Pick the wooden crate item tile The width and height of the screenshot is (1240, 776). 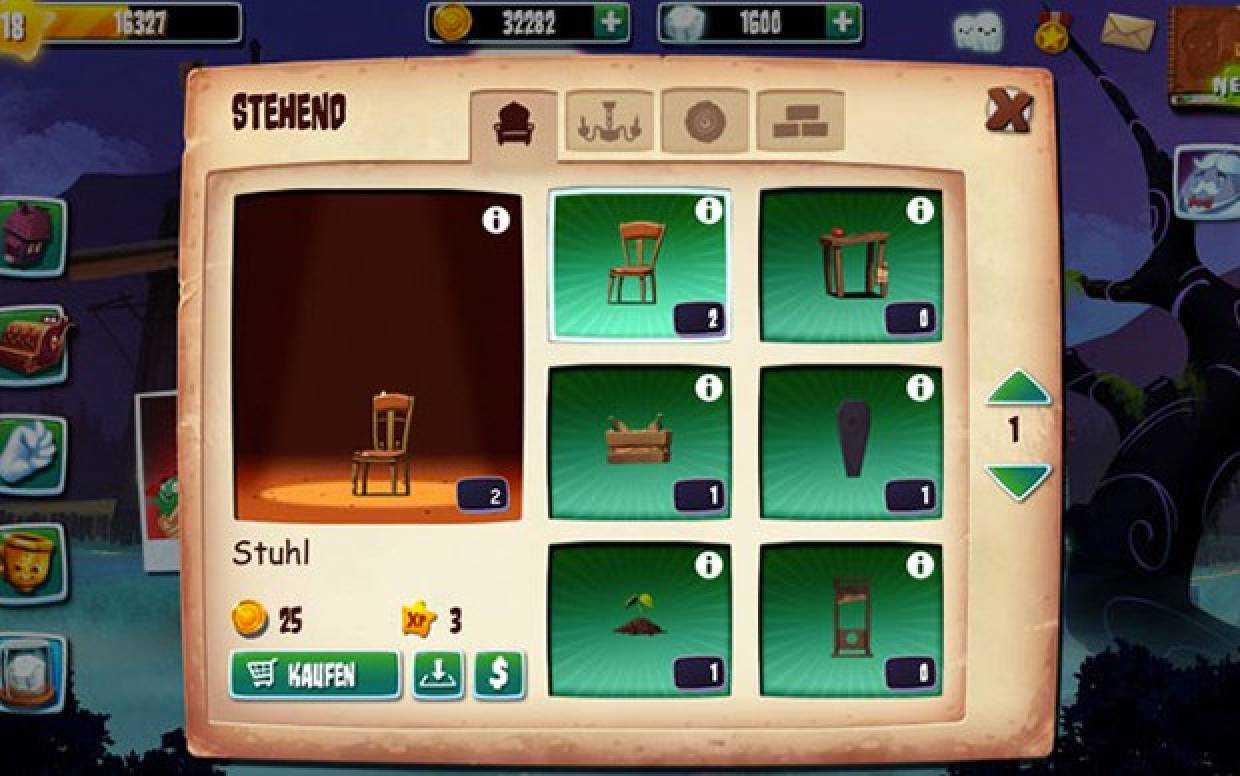coord(639,442)
